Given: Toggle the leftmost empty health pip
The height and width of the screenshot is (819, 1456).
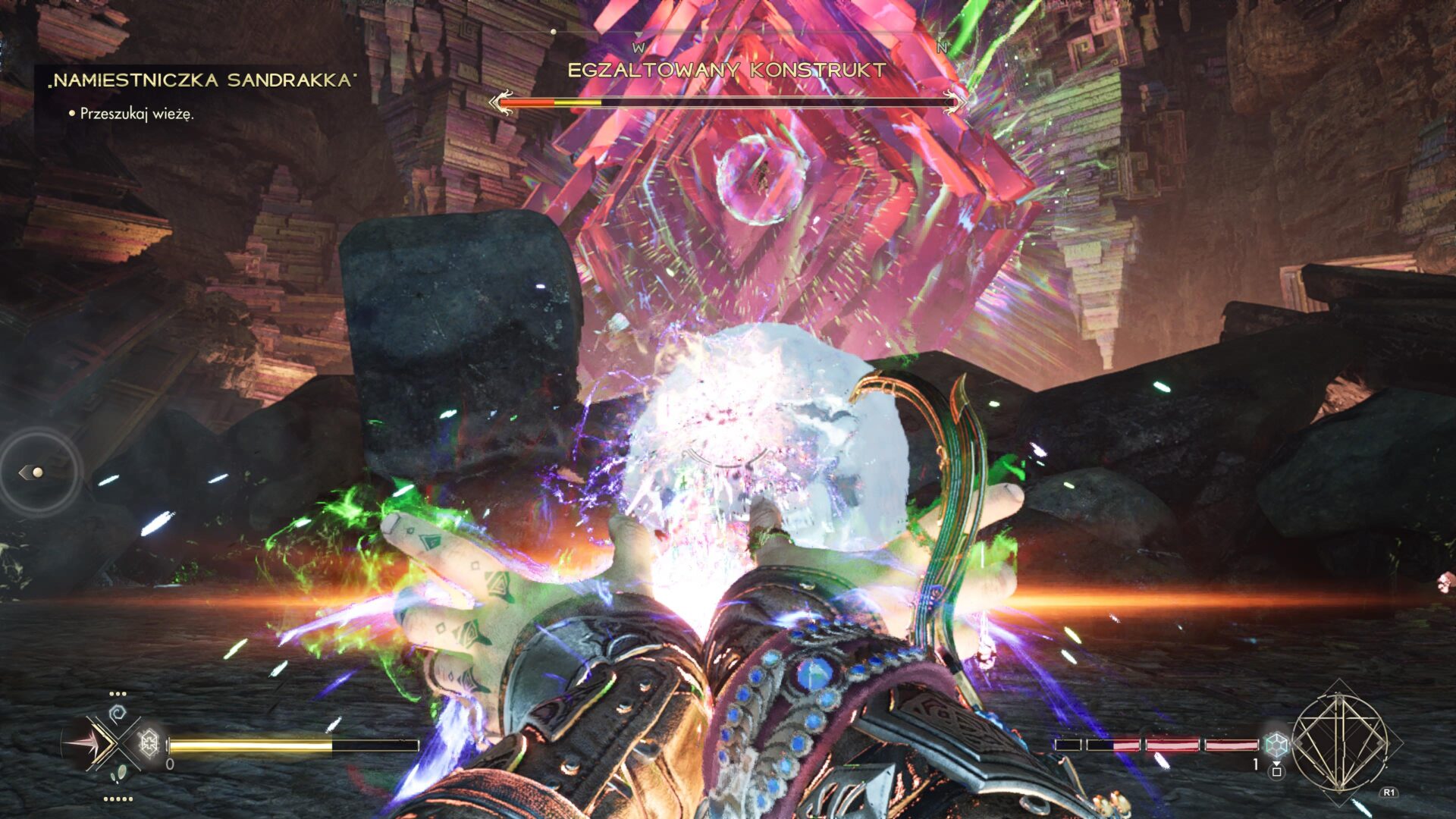Looking at the screenshot, I should [1068, 745].
